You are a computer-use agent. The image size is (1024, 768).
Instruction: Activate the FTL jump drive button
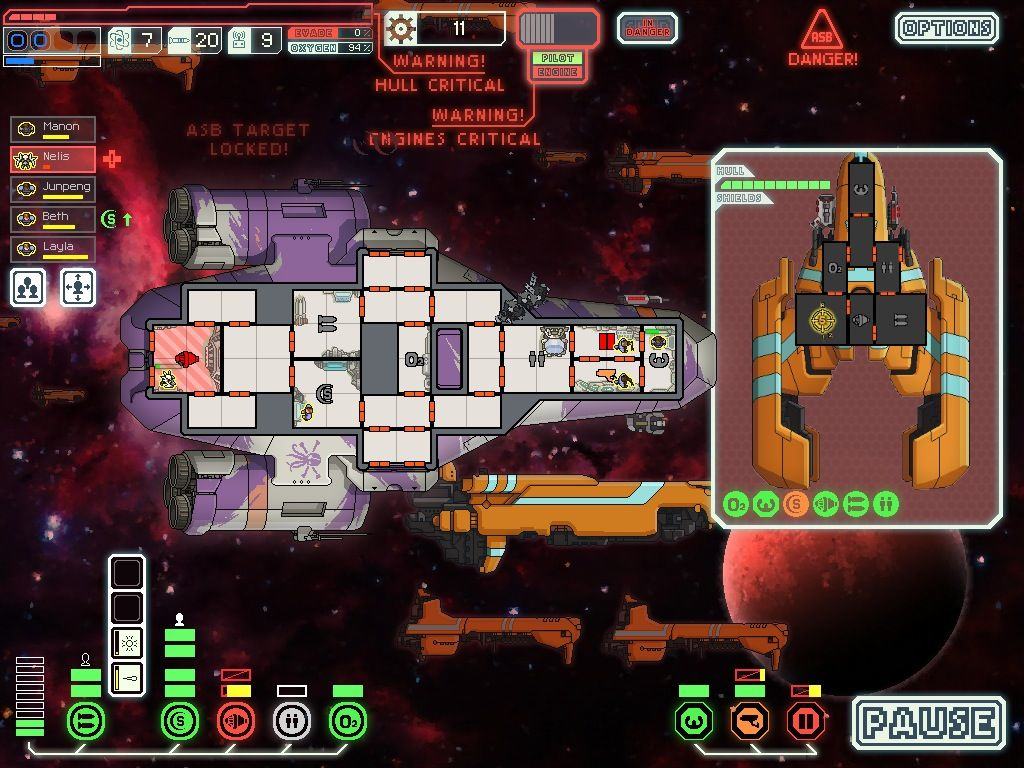pyautogui.click(x=558, y=28)
